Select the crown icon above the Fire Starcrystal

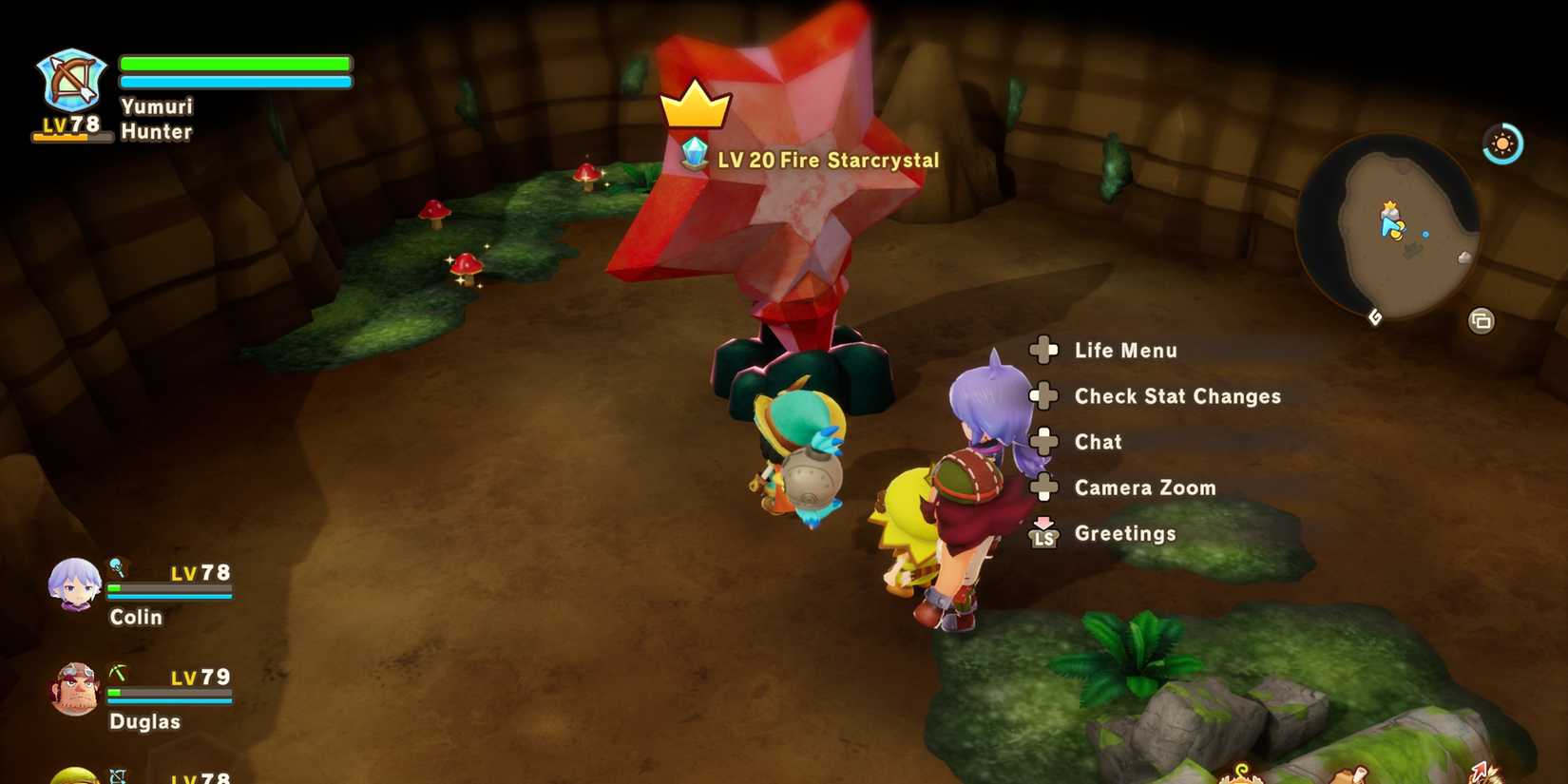coord(697,106)
